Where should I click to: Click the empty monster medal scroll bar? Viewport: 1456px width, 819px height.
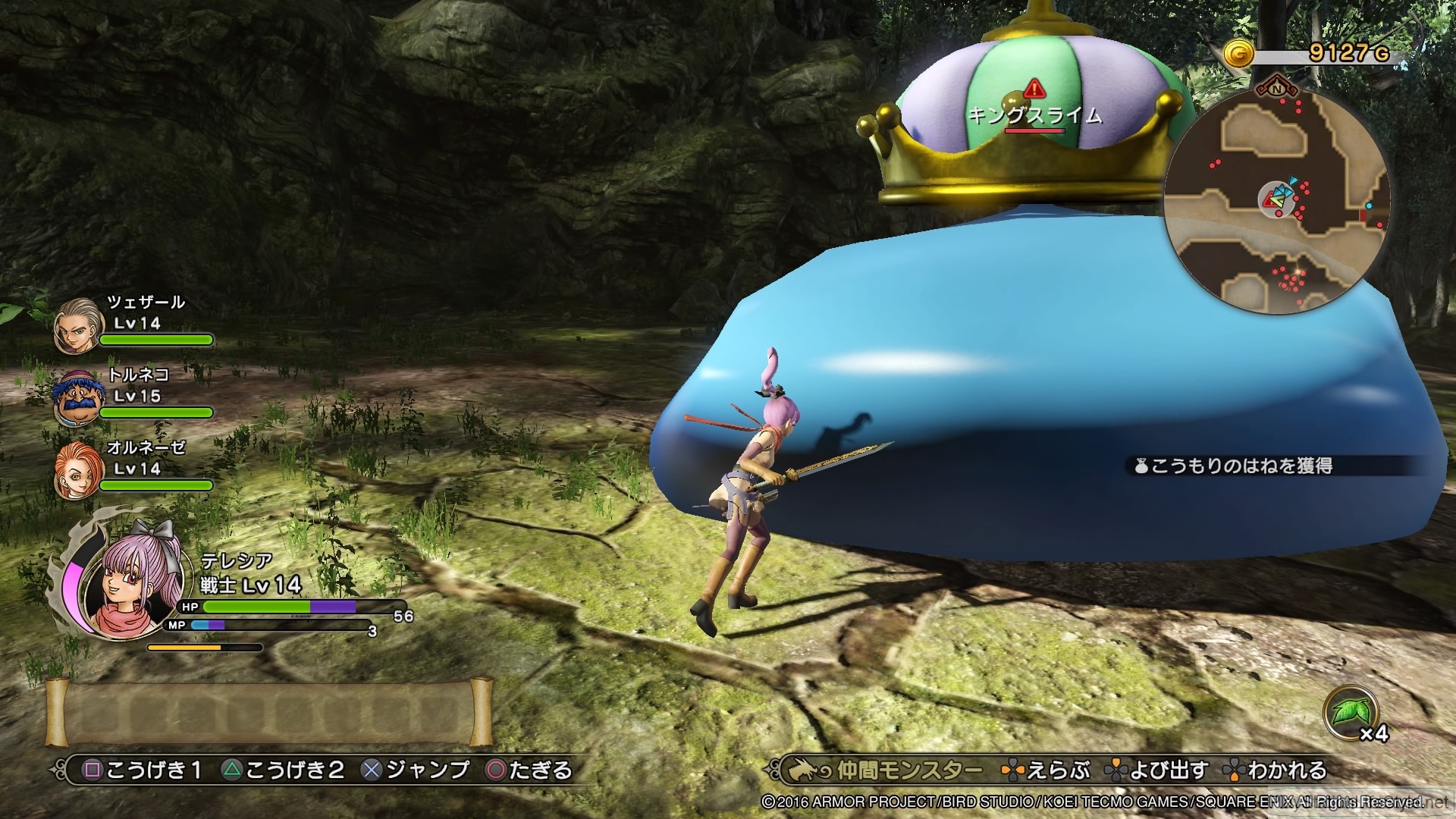[269, 712]
